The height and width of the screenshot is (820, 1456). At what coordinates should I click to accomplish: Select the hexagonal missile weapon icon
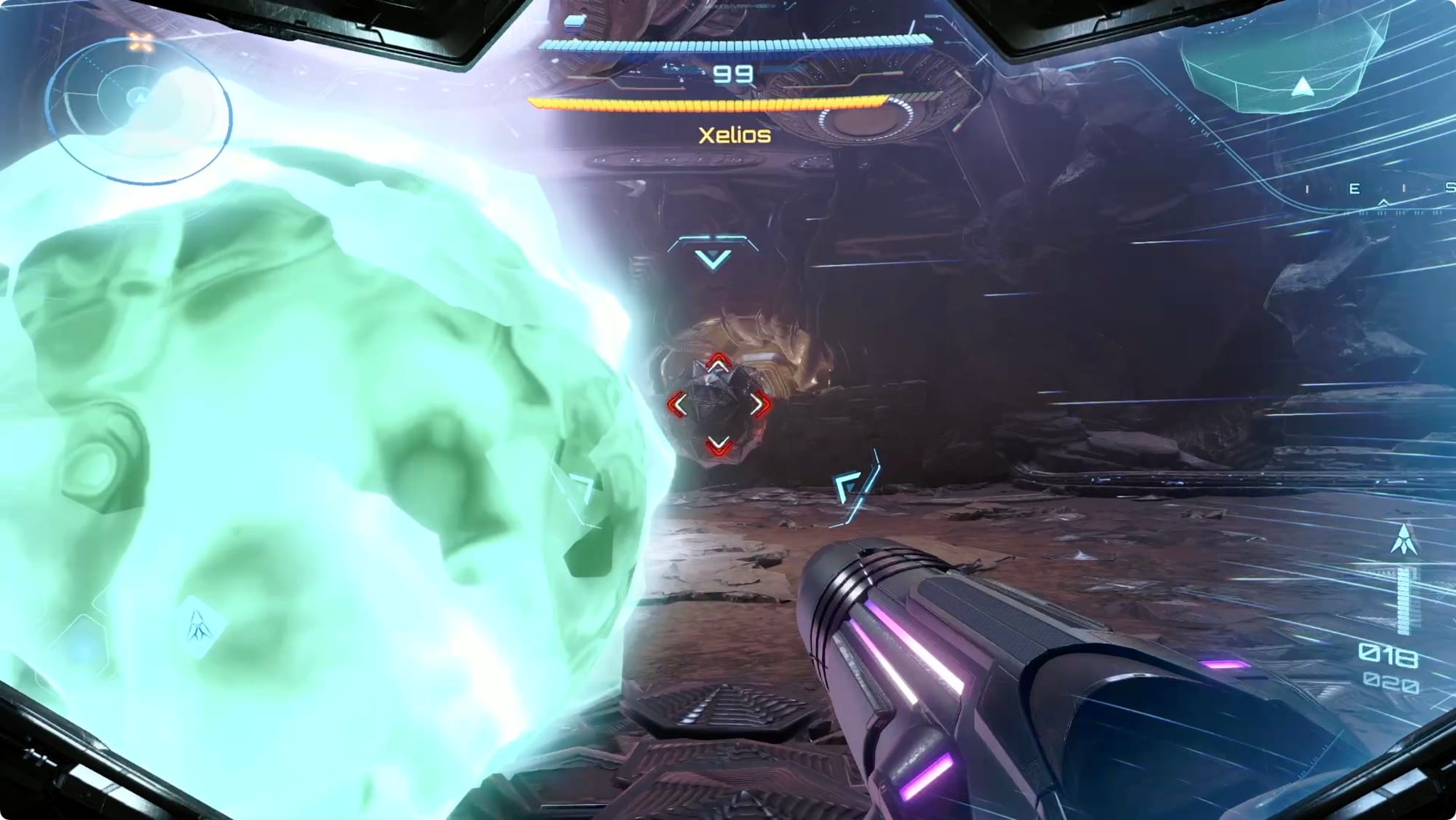(199, 626)
